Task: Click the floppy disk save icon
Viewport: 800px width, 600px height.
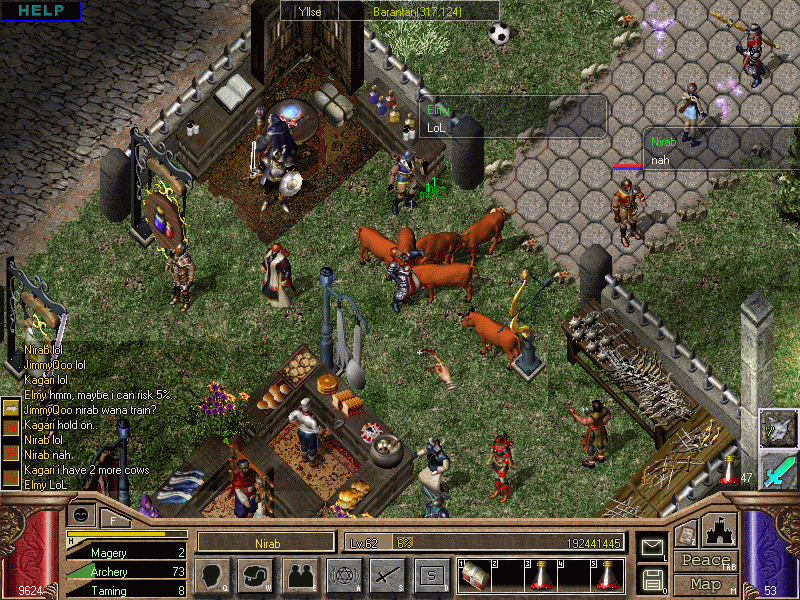Action: click(x=653, y=579)
